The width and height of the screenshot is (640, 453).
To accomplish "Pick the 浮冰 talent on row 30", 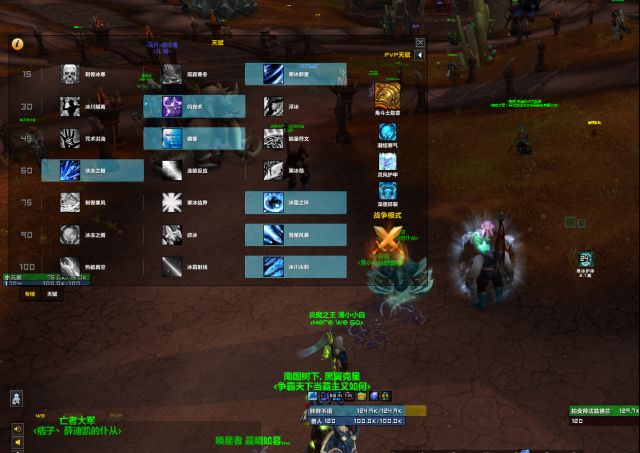I will 274,107.
